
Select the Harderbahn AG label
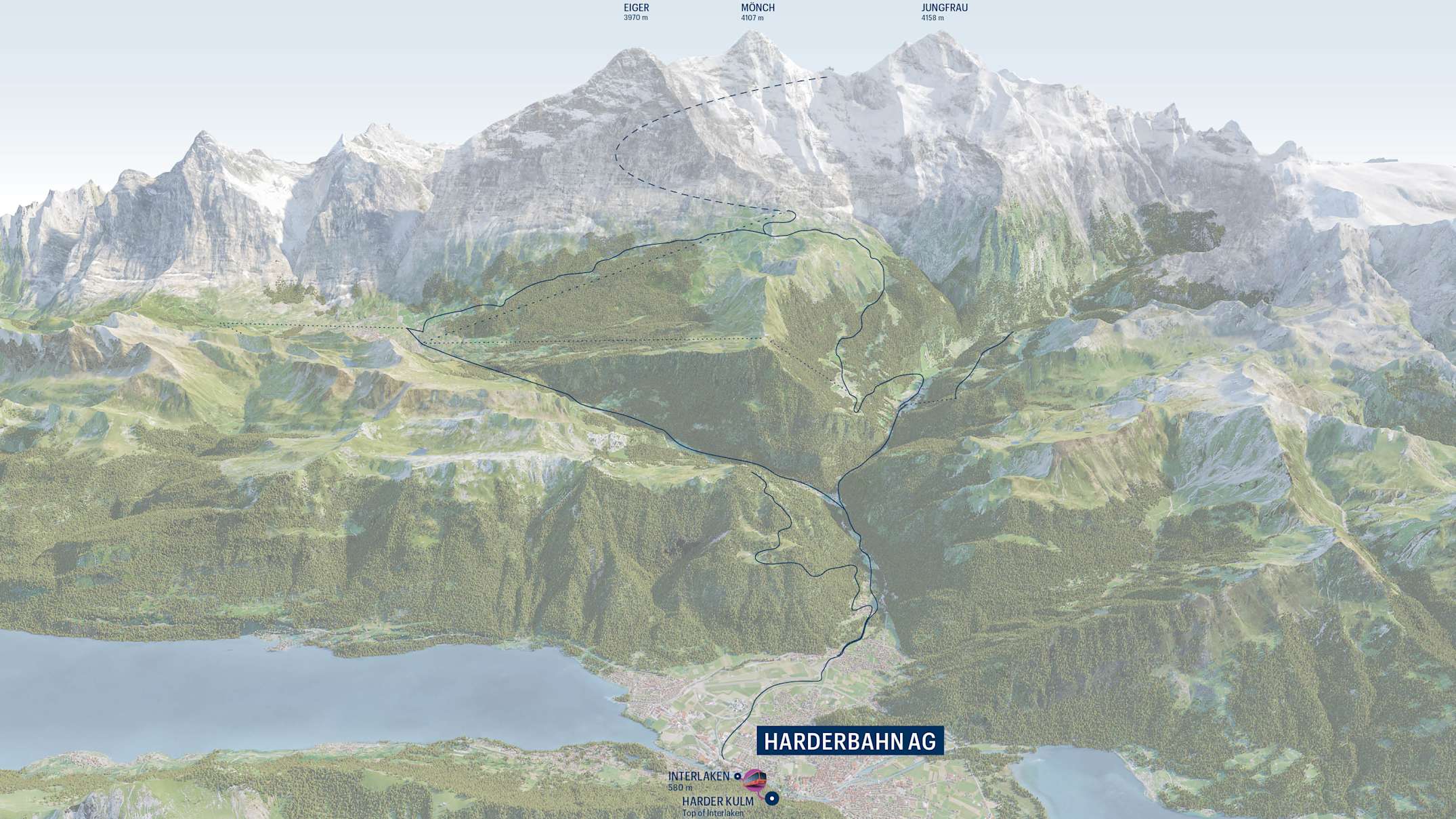click(x=849, y=741)
